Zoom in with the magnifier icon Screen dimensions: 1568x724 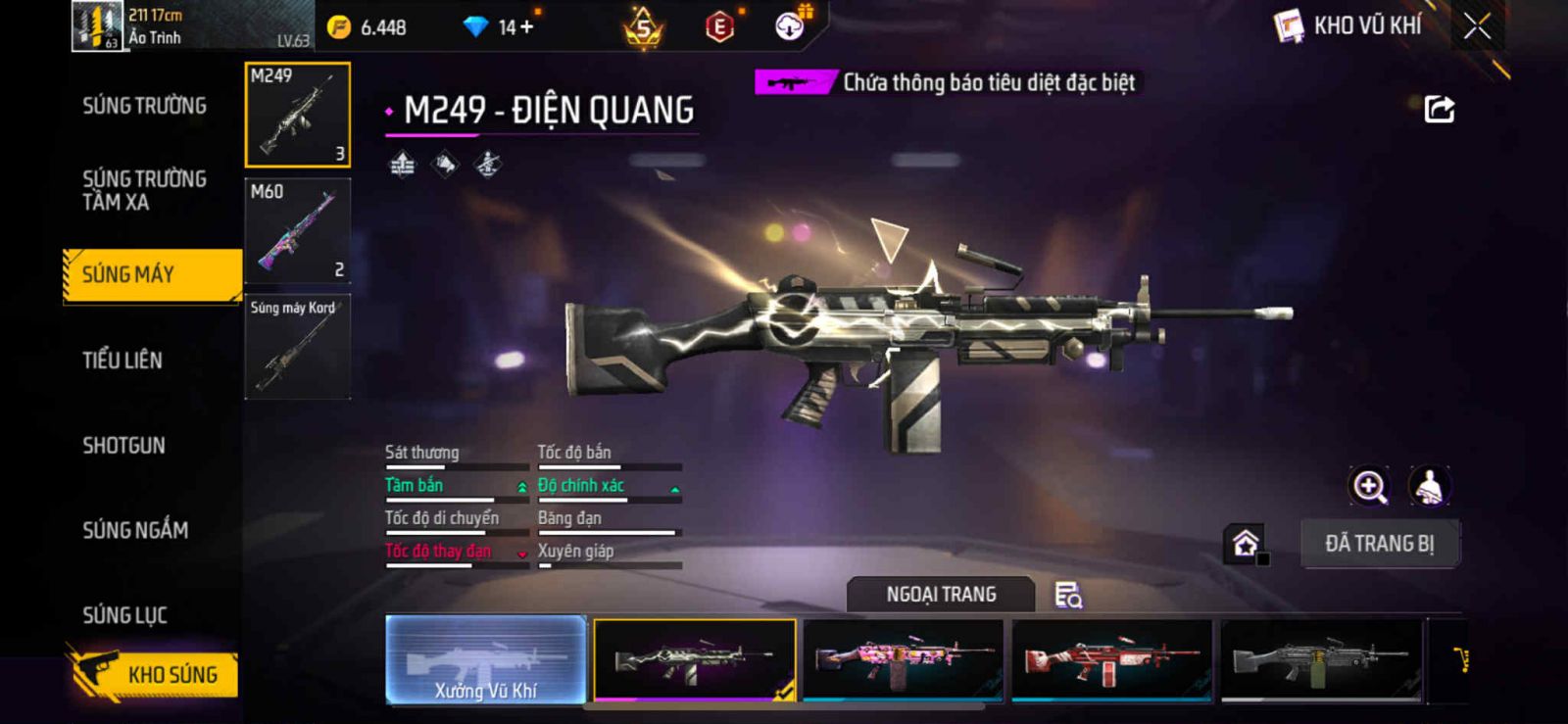[x=1369, y=486]
